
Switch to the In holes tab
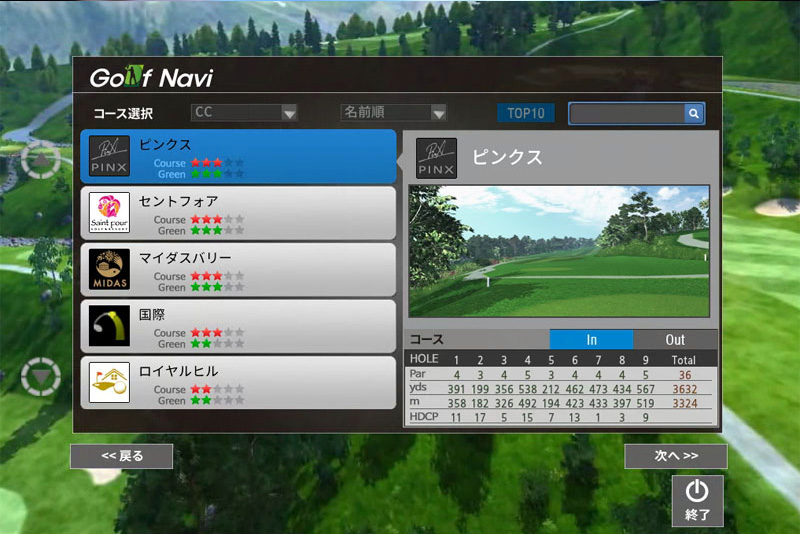click(x=591, y=340)
